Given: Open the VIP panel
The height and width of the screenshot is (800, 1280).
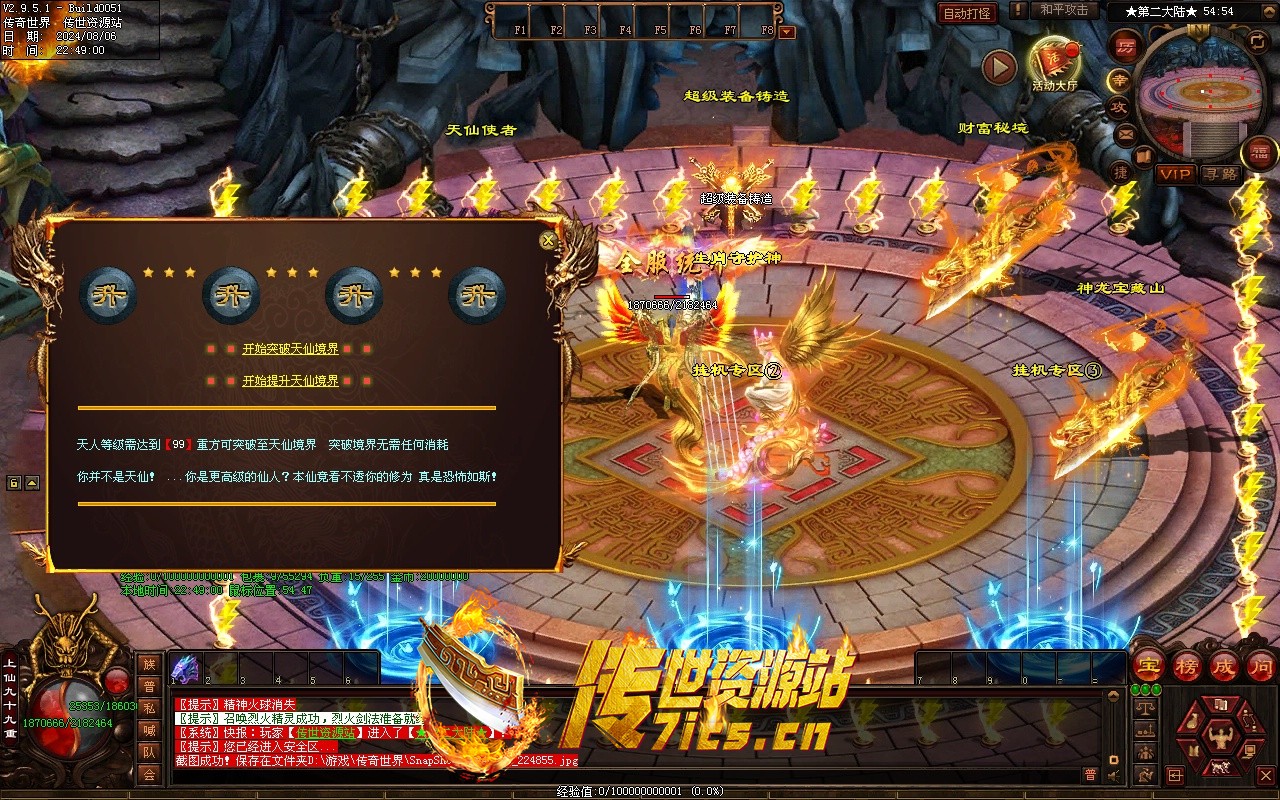Looking at the screenshot, I should click(1176, 174).
